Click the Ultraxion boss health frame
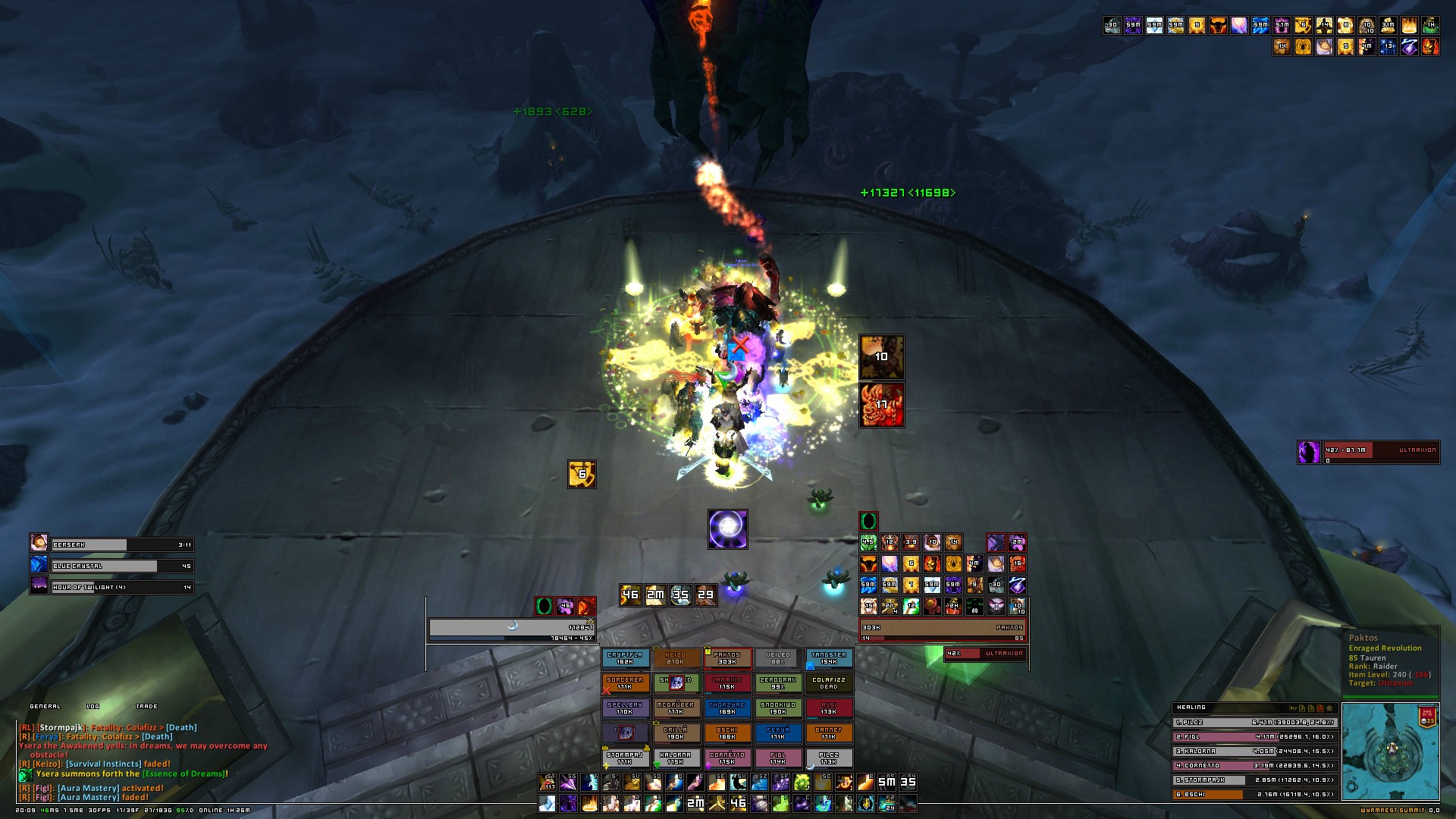 pos(1368,453)
